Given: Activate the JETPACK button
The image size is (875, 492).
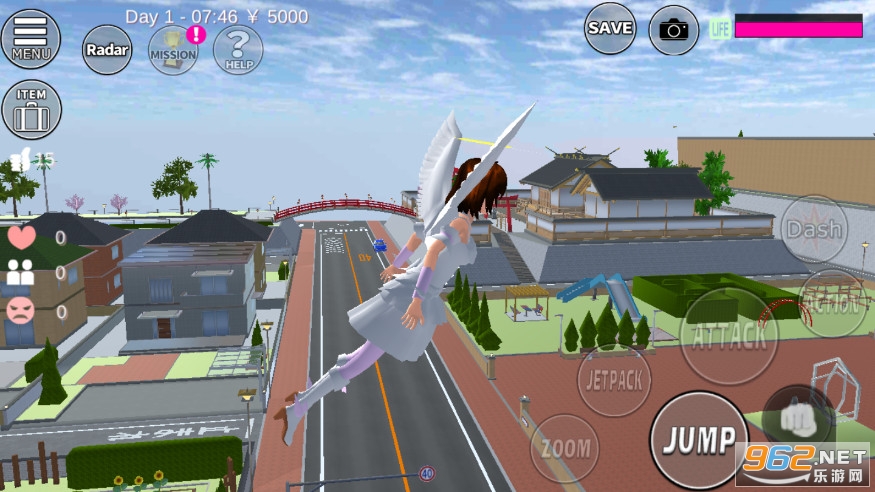Looking at the screenshot, I should pos(614,380).
